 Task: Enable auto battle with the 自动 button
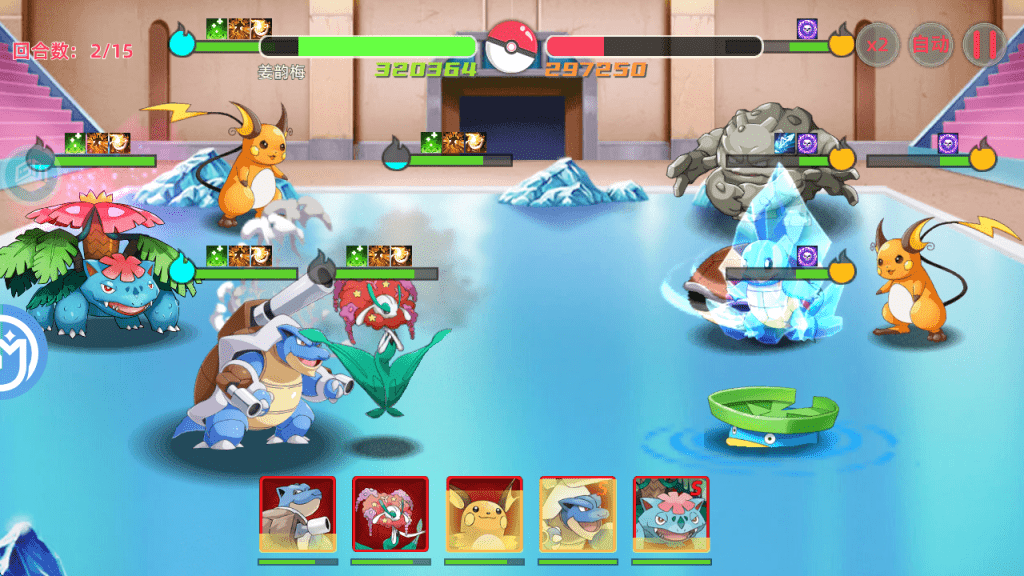931,45
